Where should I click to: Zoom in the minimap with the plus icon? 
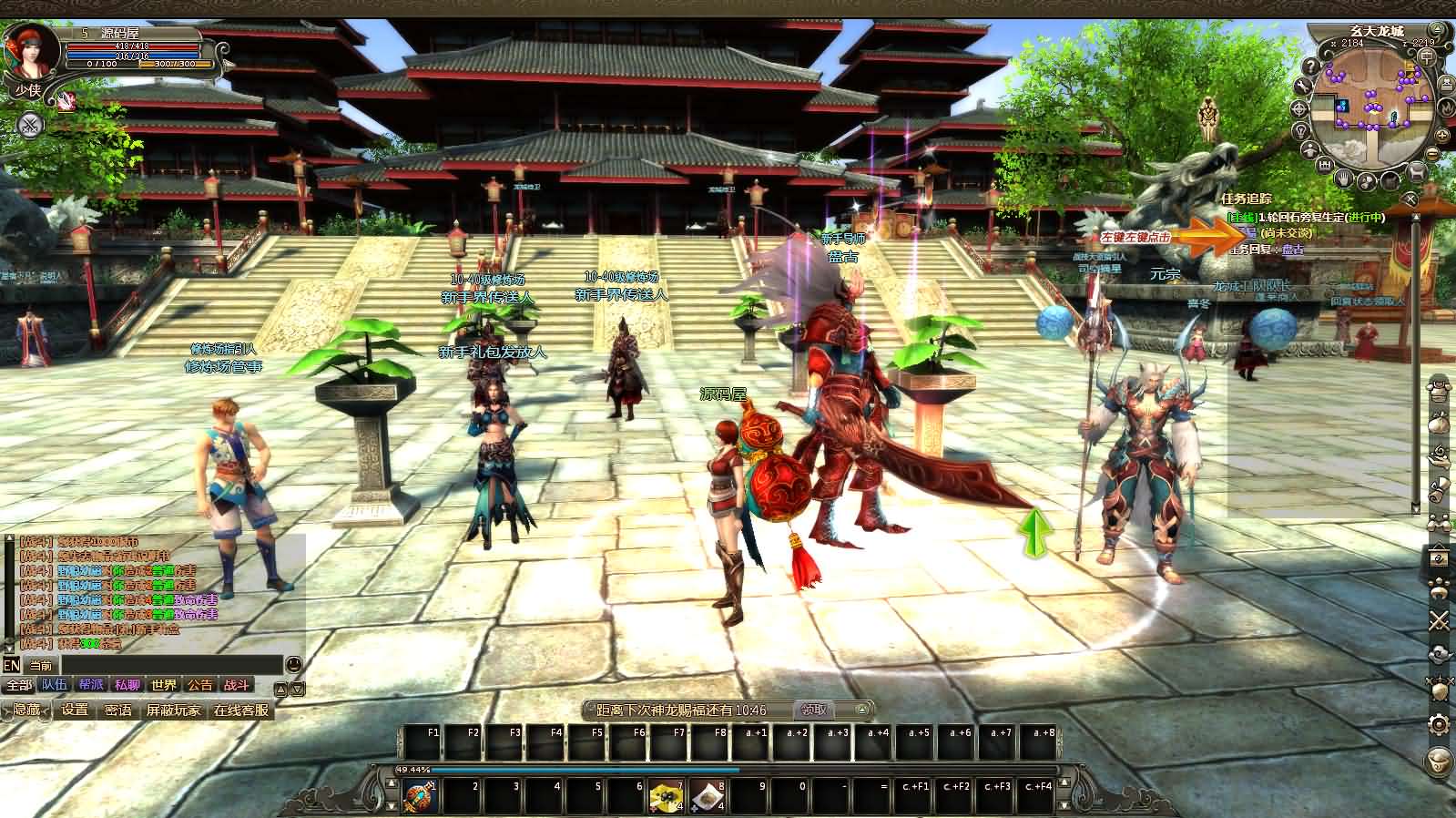tap(1441, 135)
